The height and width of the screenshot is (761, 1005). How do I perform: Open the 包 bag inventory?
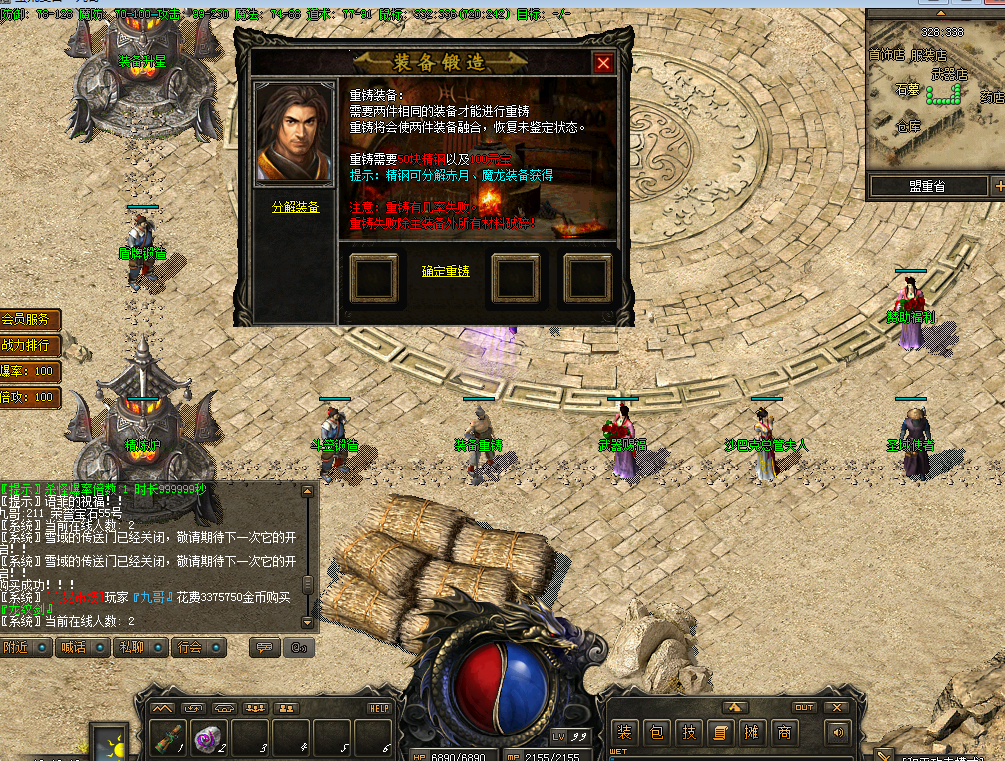[x=656, y=733]
